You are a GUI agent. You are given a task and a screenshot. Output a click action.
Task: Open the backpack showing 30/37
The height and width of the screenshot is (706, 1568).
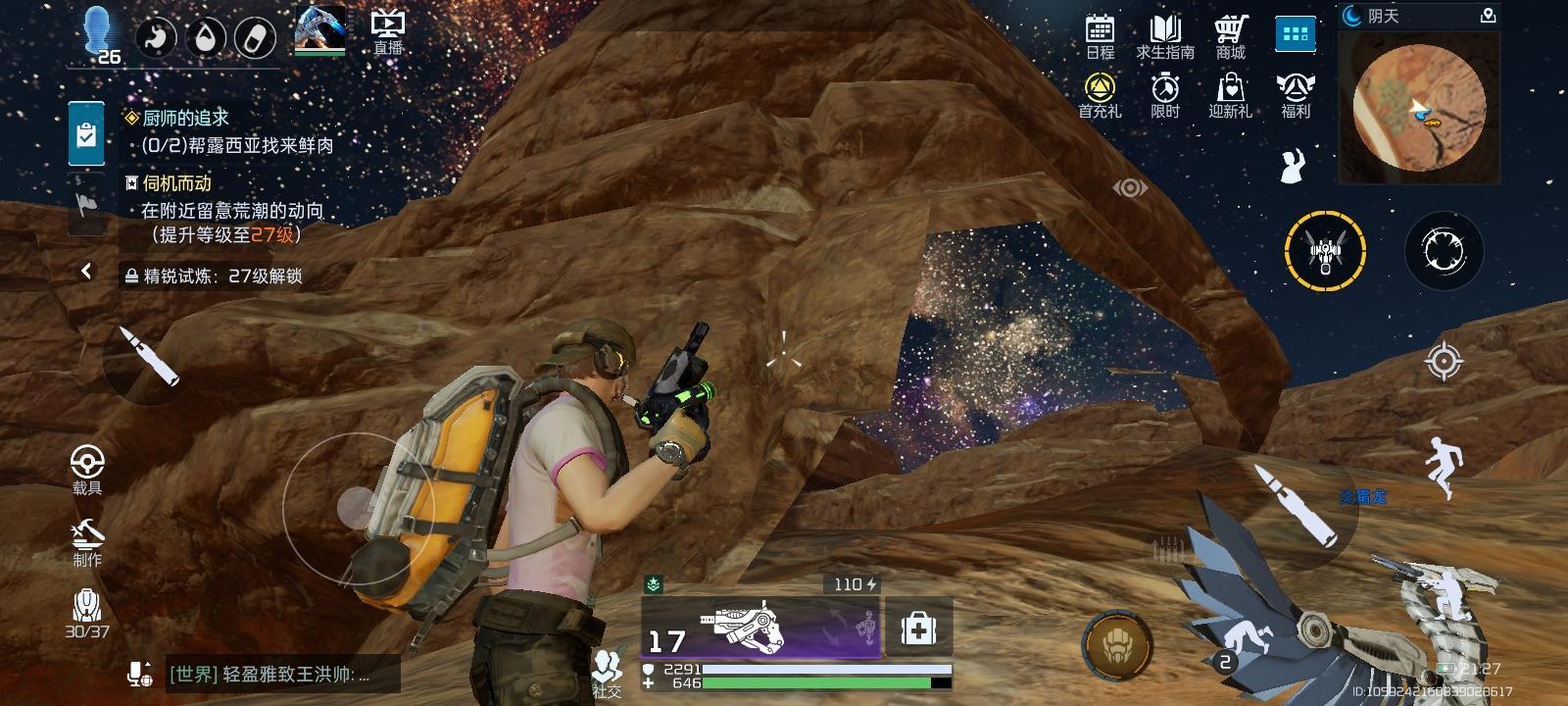point(87,613)
